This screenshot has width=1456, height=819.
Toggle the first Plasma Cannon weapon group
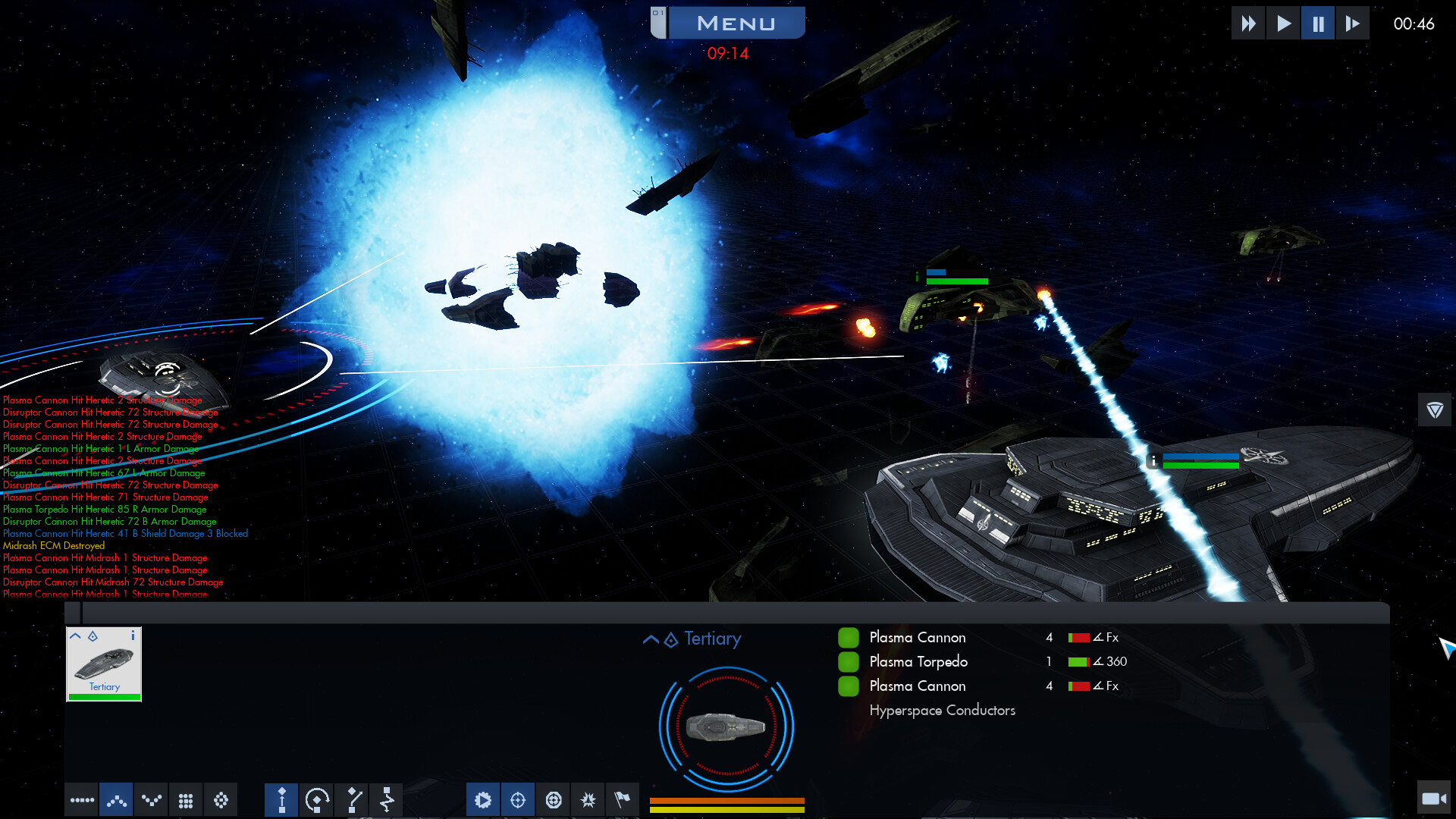click(849, 637)
